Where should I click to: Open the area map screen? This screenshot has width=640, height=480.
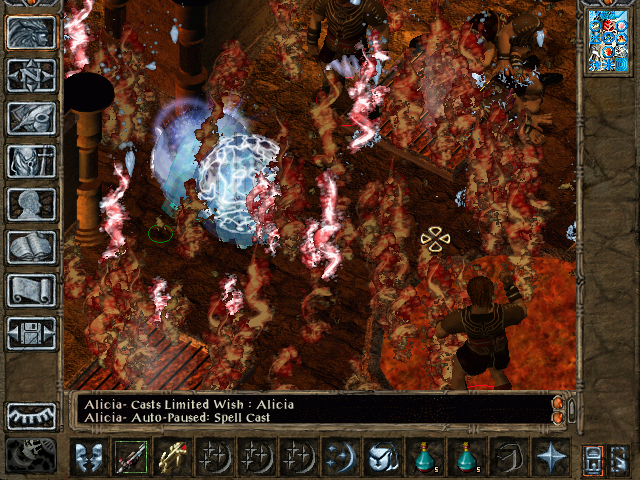31,75
